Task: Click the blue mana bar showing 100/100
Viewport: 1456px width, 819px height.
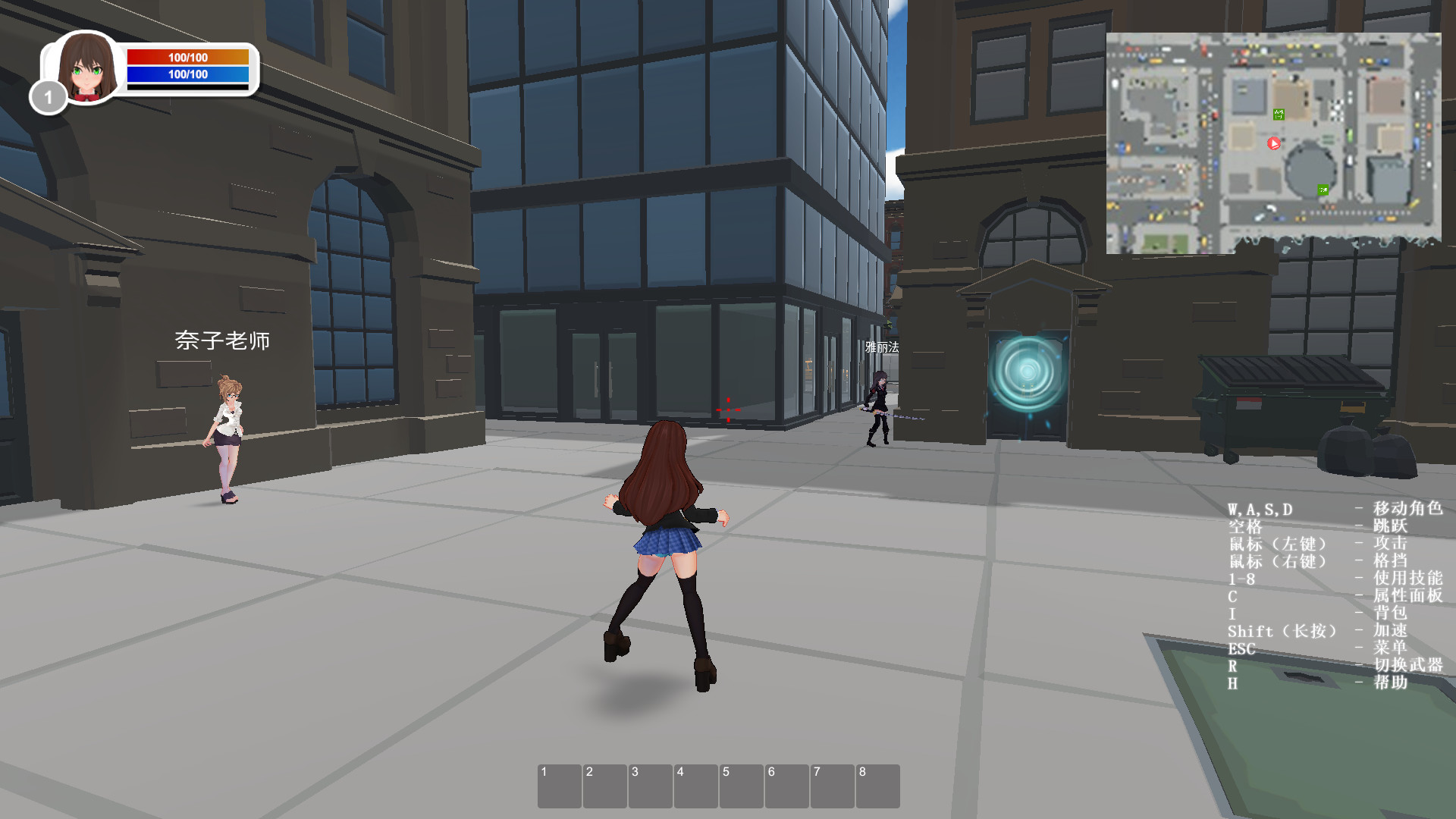Action: (187, 75)
